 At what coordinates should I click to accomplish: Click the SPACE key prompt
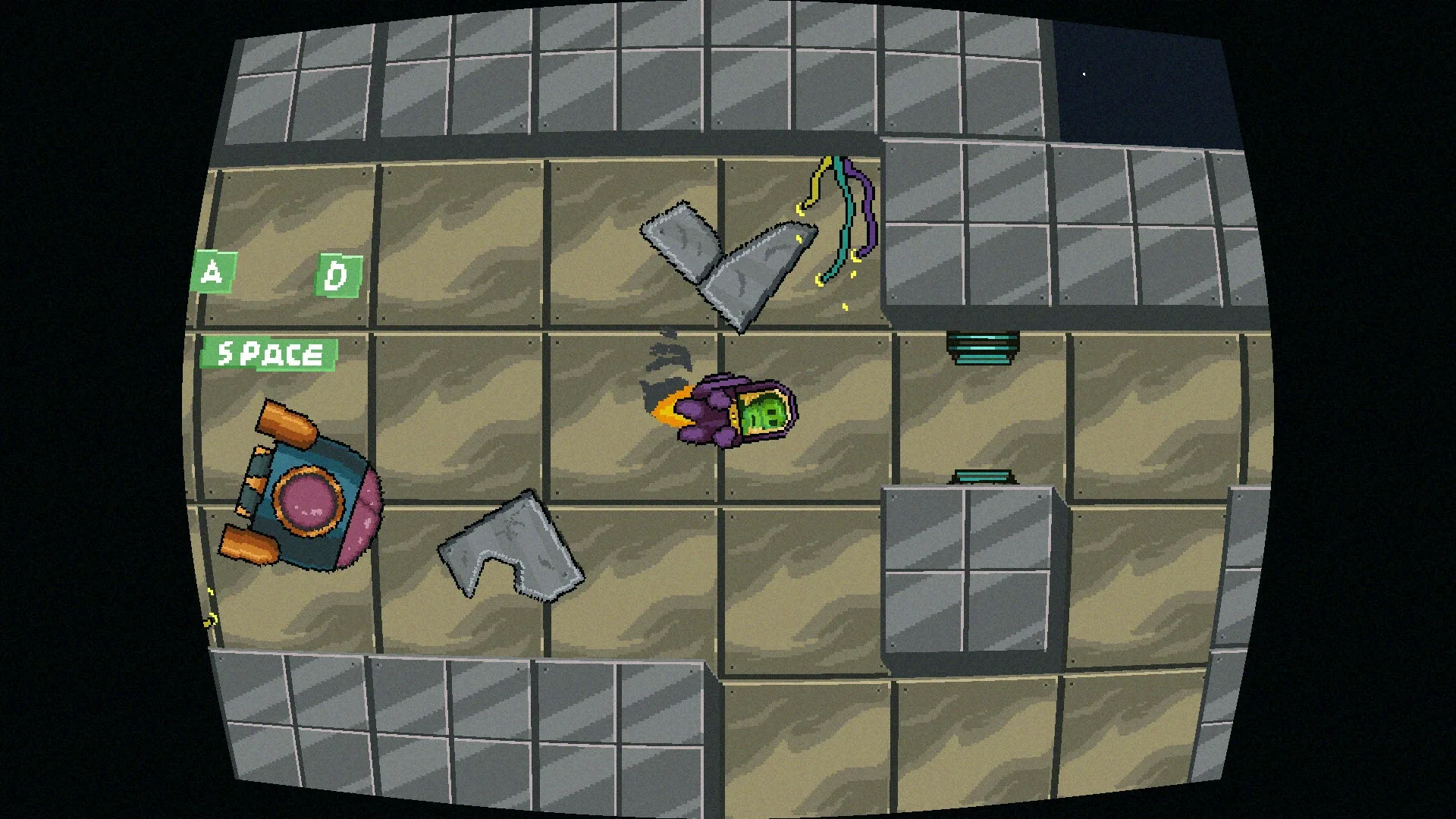271,352
